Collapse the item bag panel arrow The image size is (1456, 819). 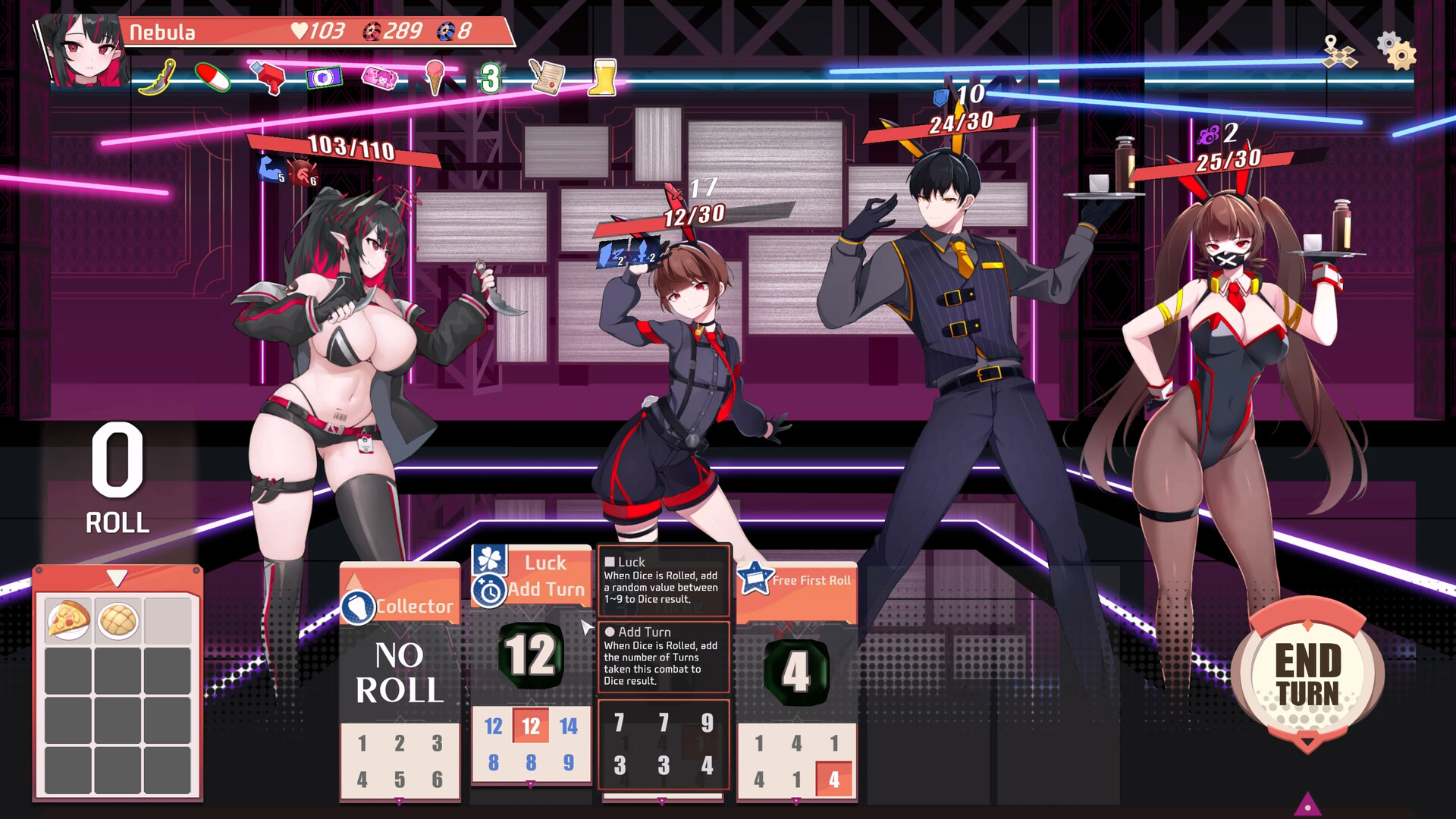(x=117, y=579)
